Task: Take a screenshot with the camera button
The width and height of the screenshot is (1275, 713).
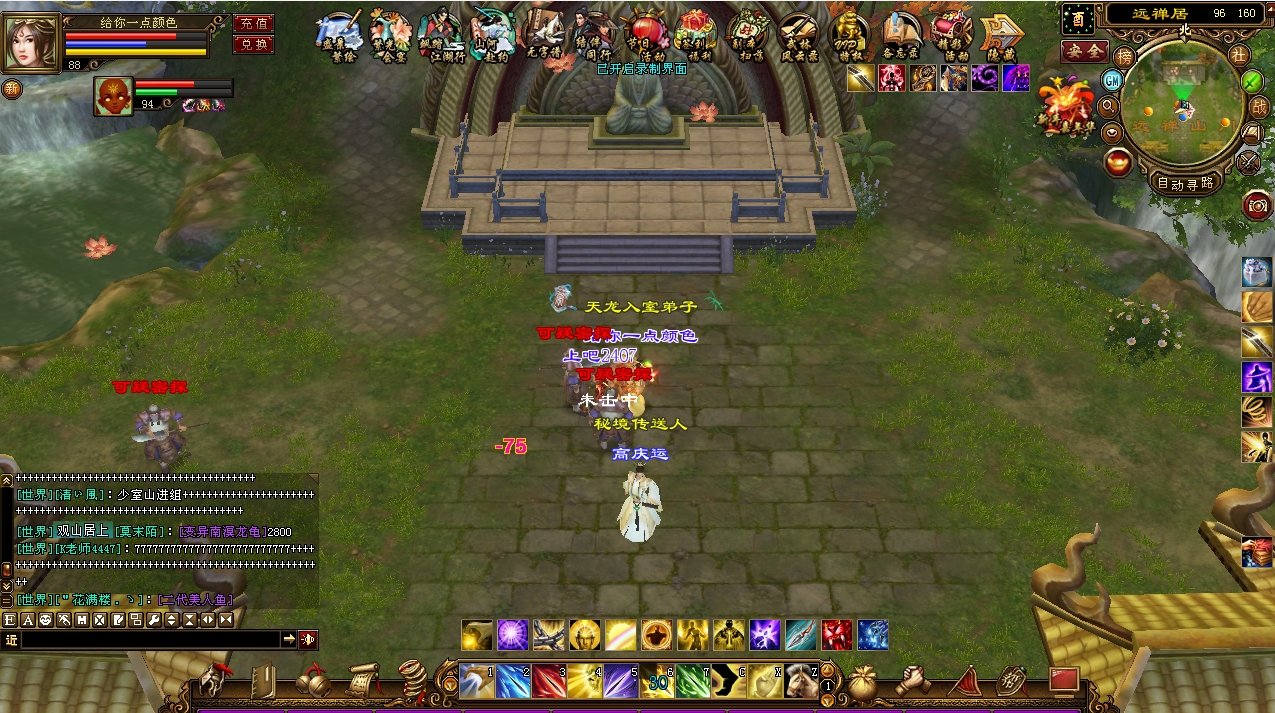Action: 1257,206
